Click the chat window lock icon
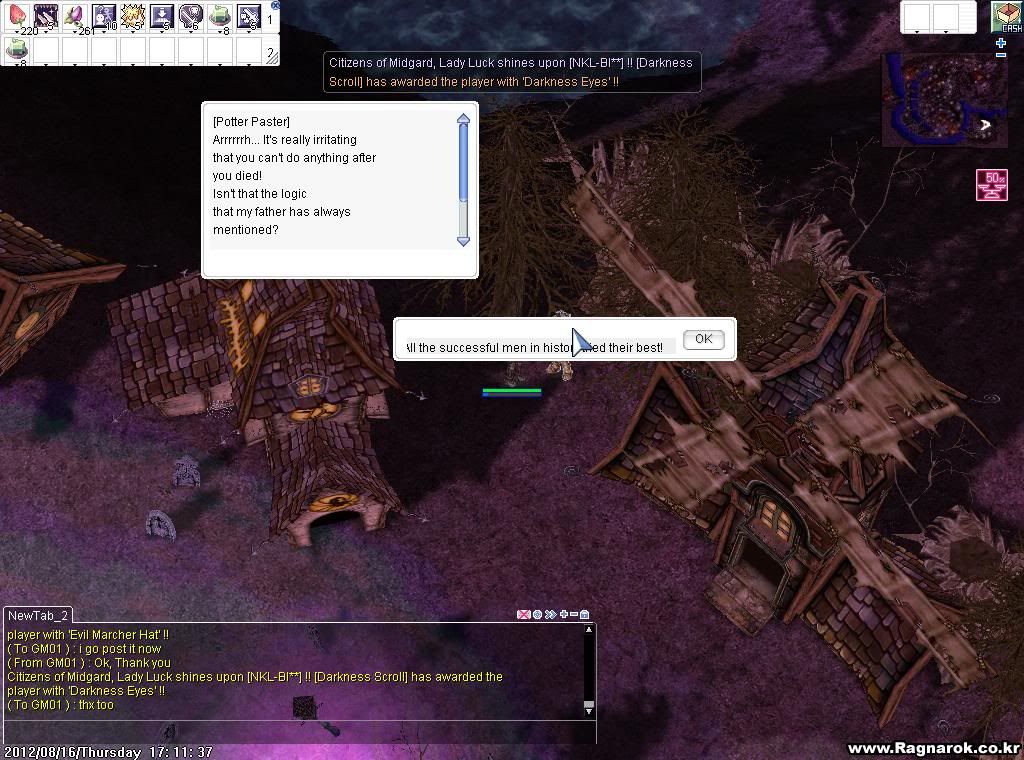The height and width of the screenshot is (760, 1024). click(585, 614)
